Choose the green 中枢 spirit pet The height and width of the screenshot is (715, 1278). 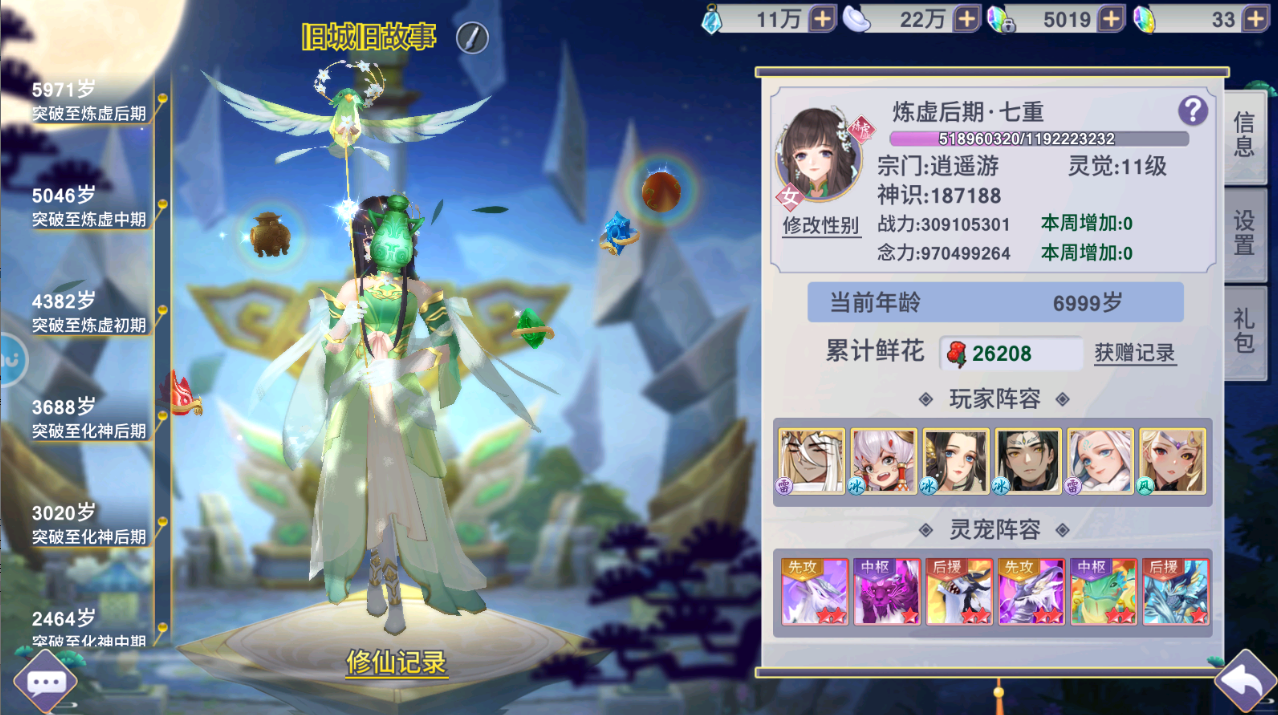tap(1103, 591)
